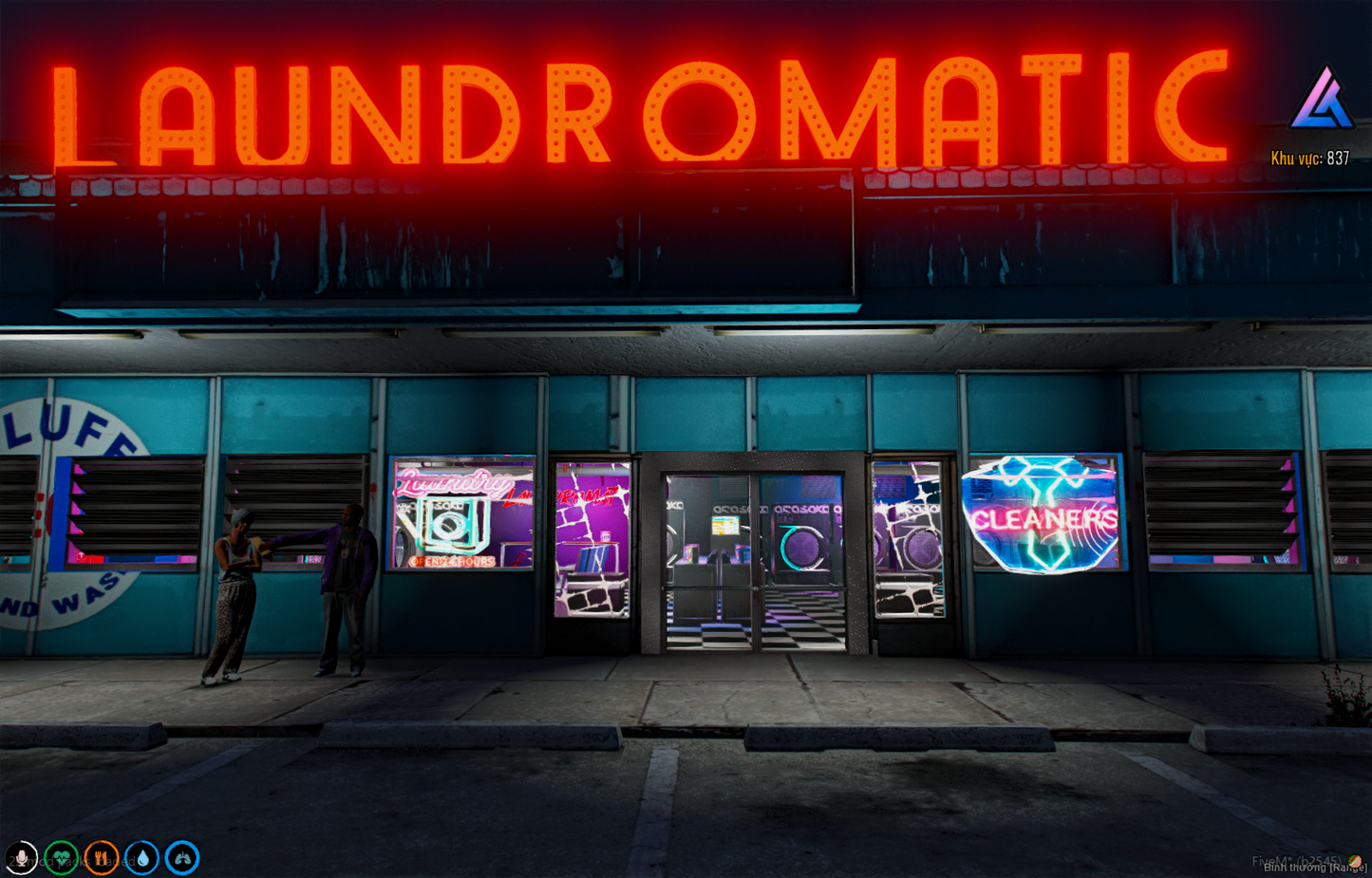Click the green health heart icon
This screenshot has width=1372, height=878.
(61, 857)
